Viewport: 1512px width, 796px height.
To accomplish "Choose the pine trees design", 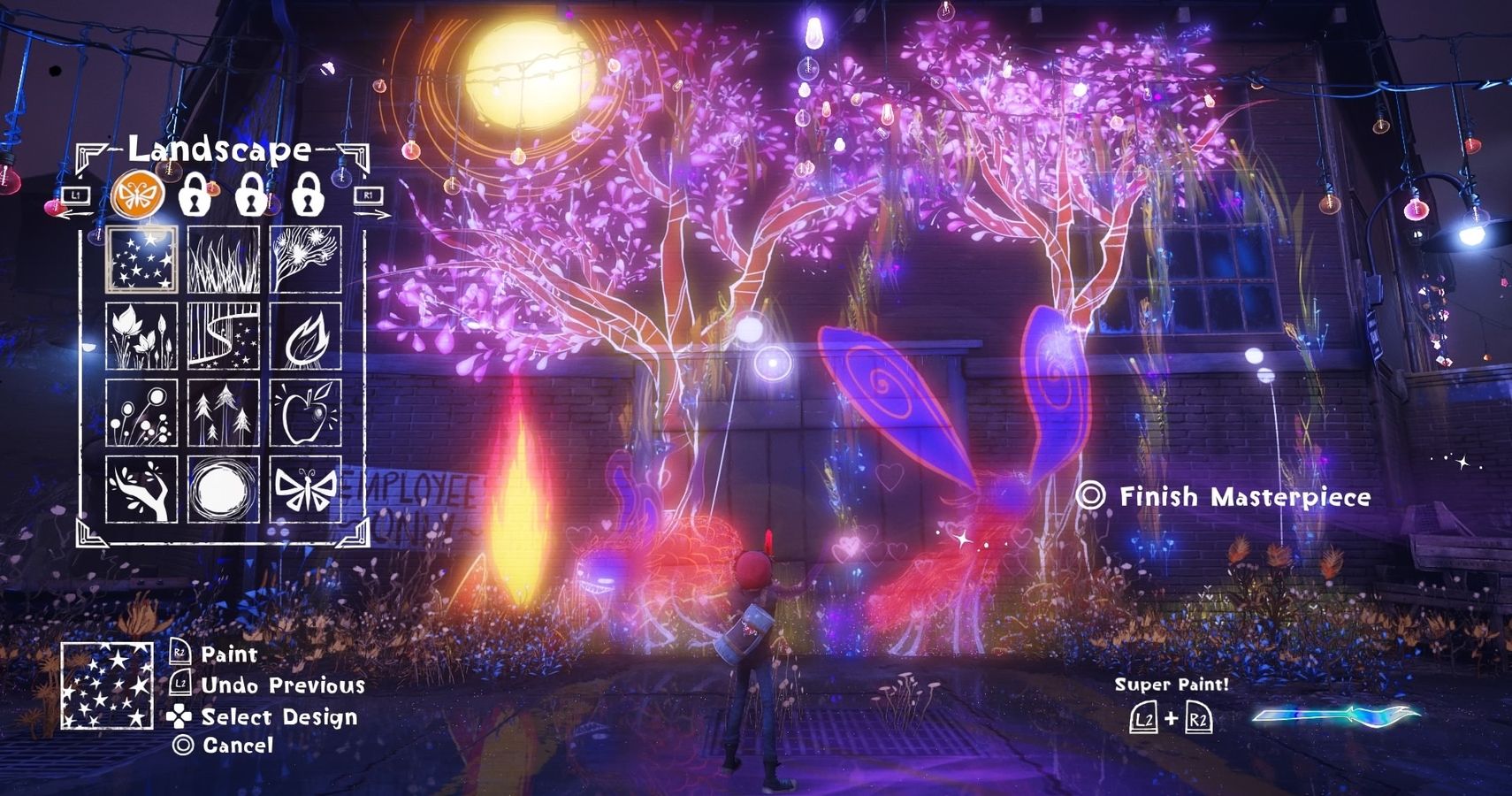I will pyautogui.click(x=224, y=413).
